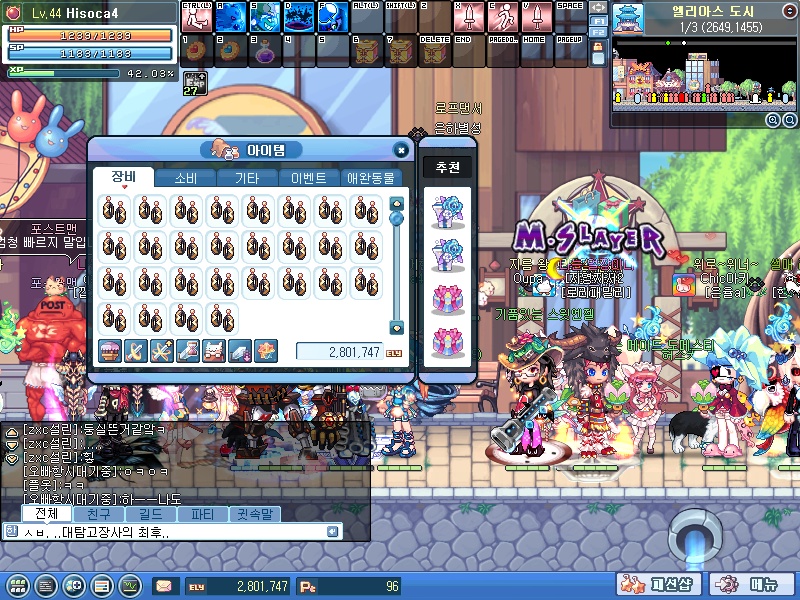Open the 기타 inventory tab

[x=246, y=178]
